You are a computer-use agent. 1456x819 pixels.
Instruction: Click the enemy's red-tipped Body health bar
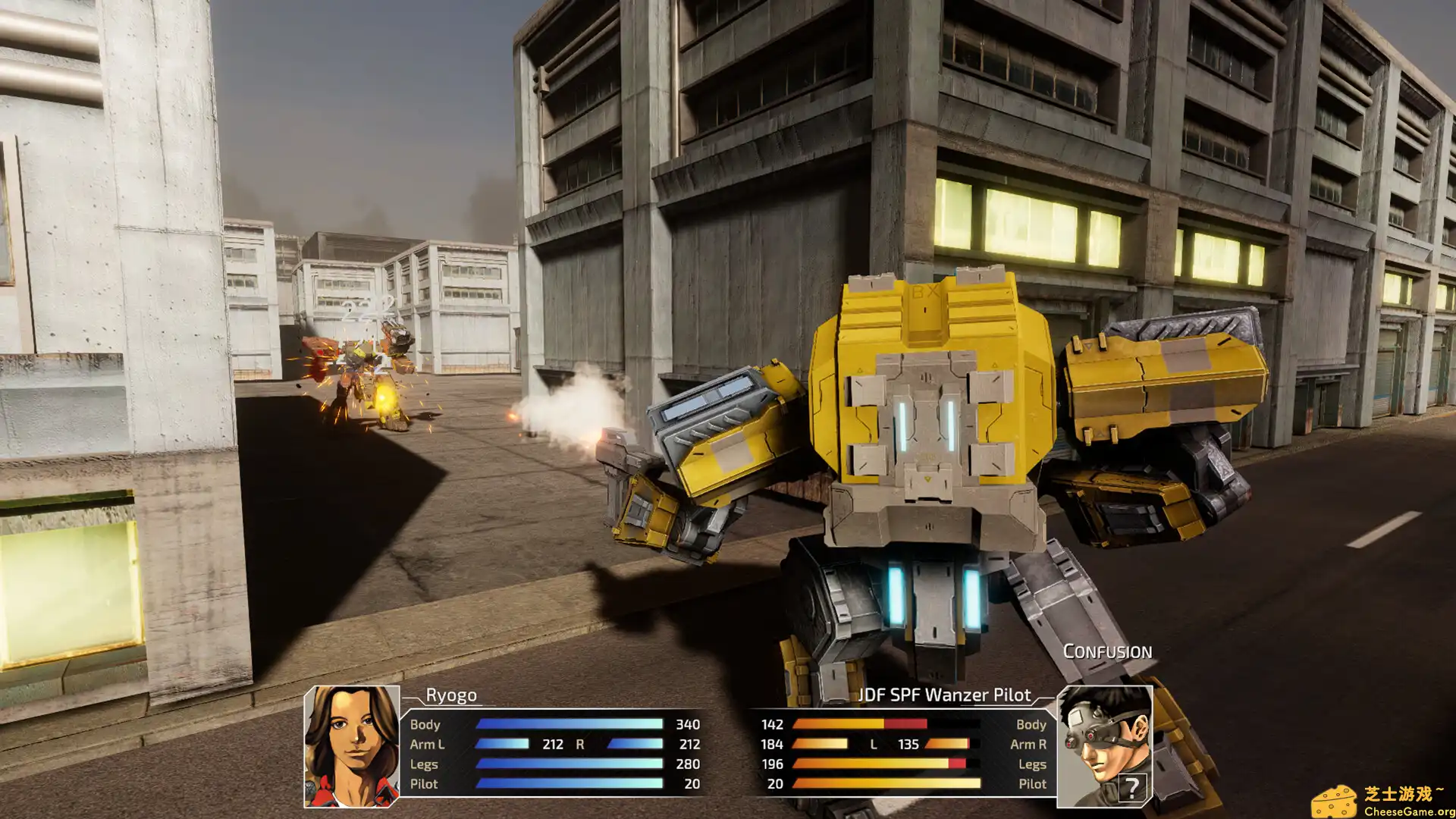pyautogui.click(x=864, y=724)
